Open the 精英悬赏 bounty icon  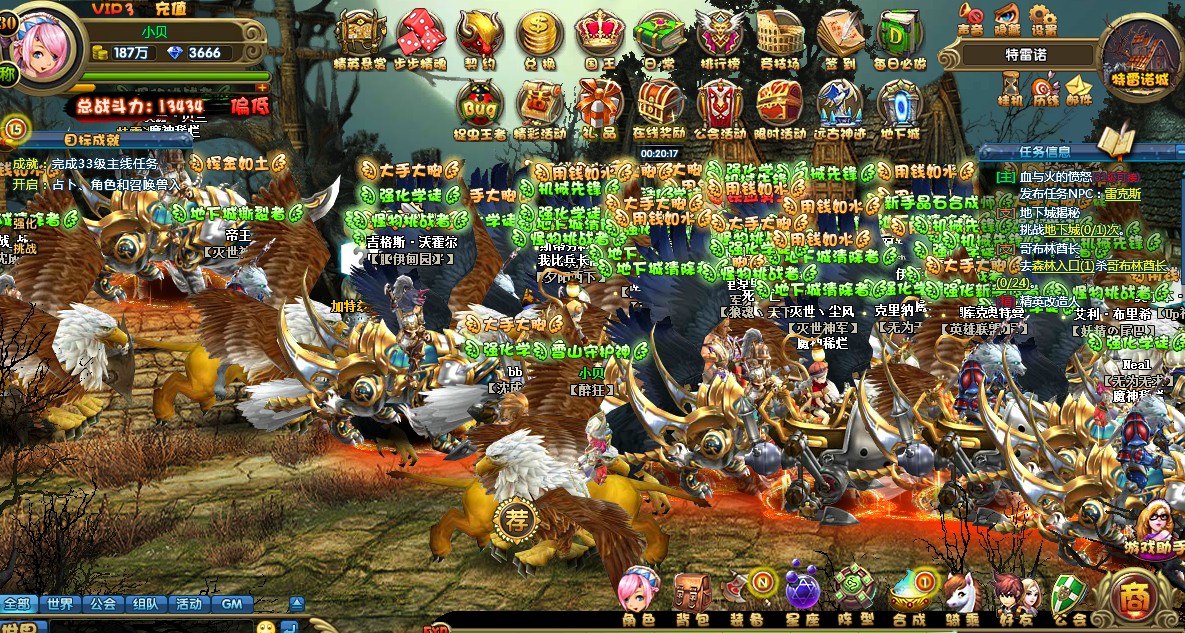point(361,34)
